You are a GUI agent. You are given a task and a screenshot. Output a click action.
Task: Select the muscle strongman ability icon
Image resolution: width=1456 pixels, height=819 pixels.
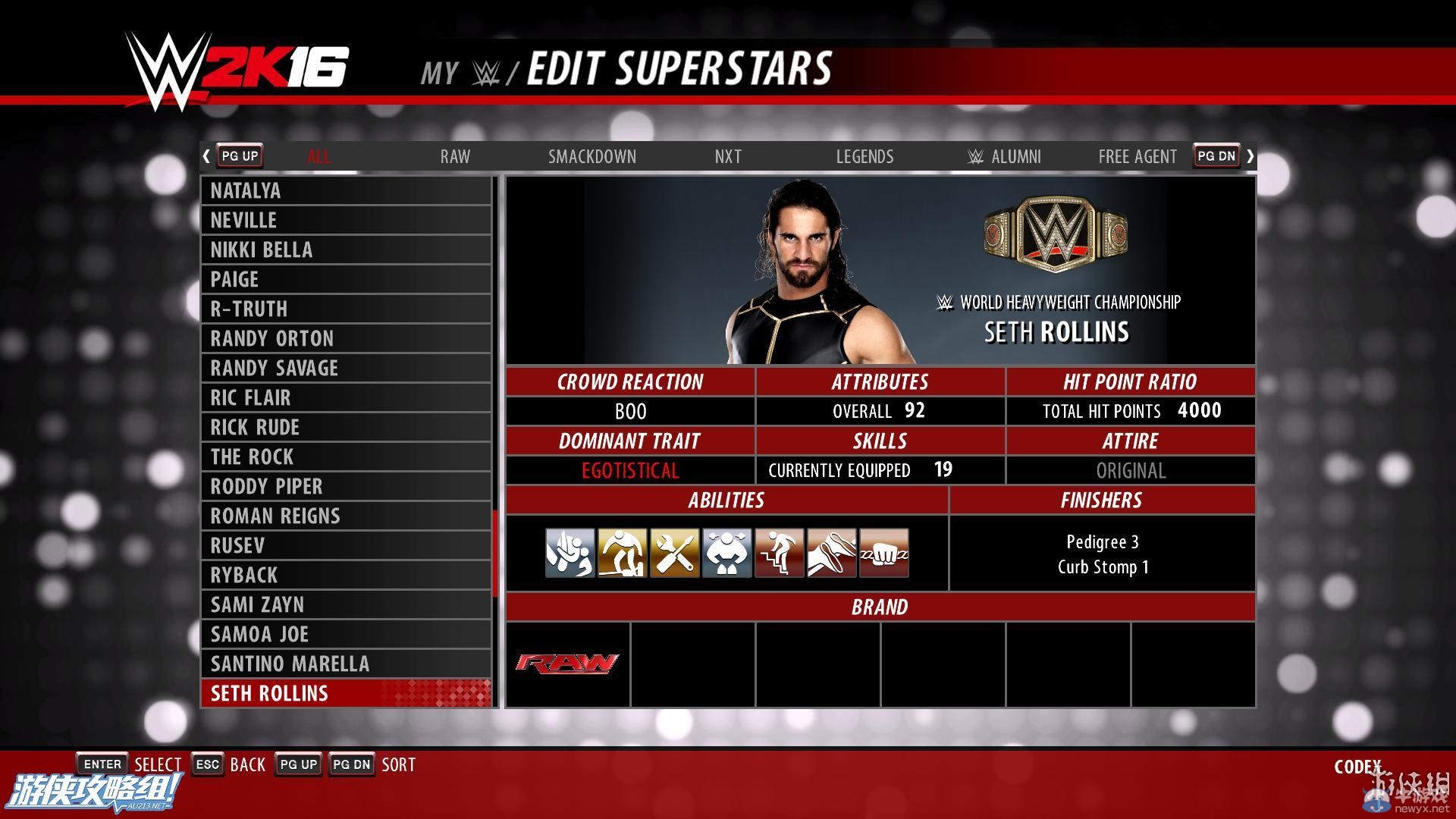(726, 552)
